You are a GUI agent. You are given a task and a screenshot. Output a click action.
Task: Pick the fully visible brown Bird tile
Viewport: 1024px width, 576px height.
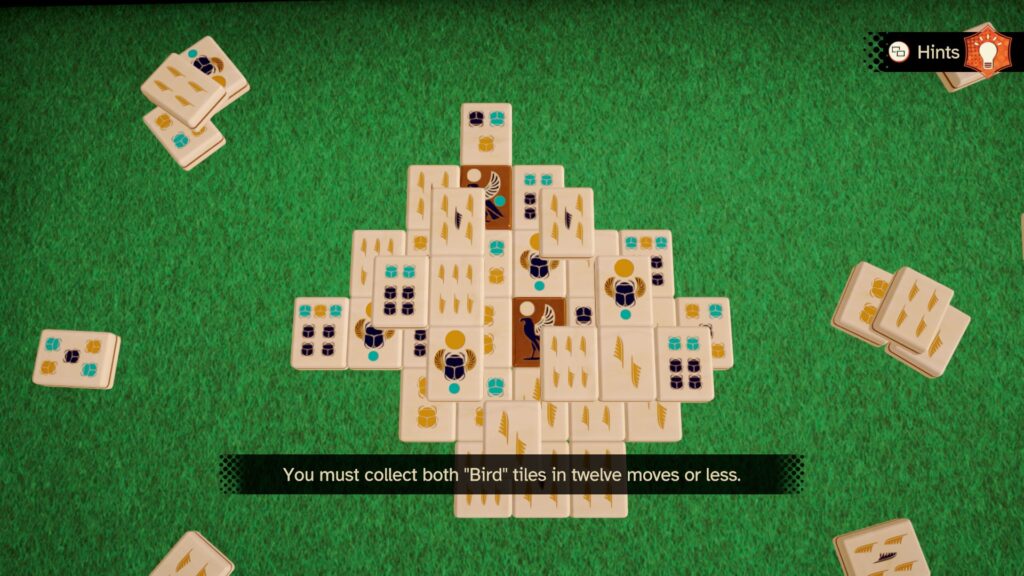[538, 330]
